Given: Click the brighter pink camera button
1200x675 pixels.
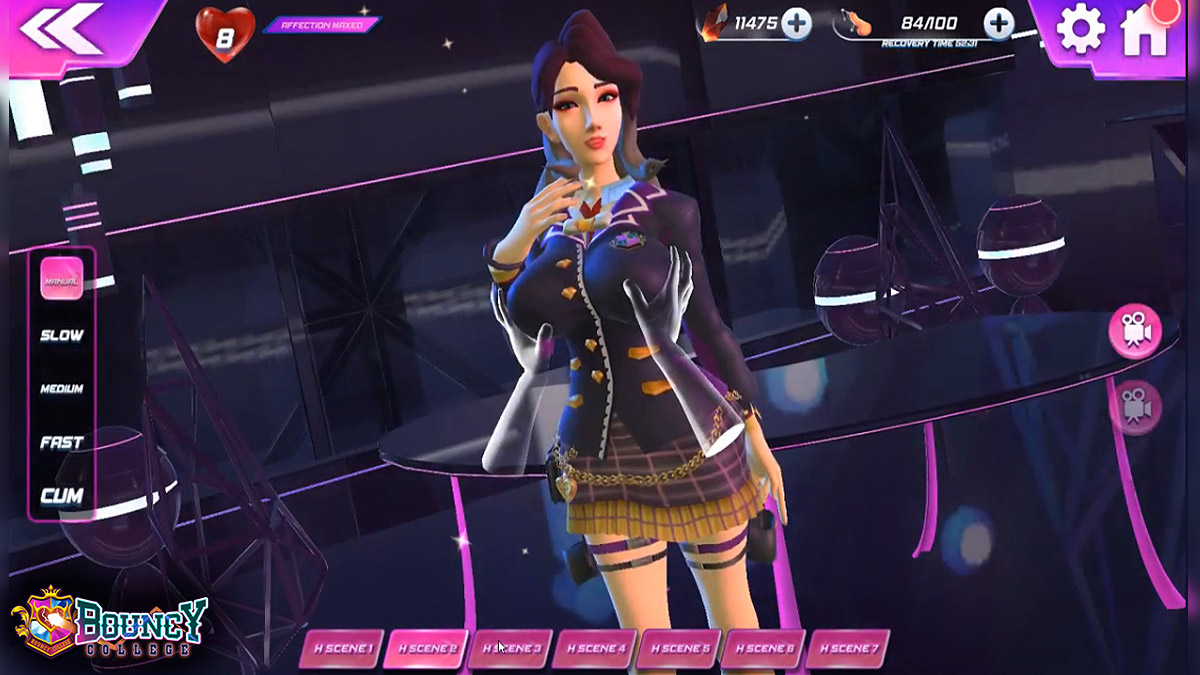Looking at the screenshot, I should (x=1135, y=331).
